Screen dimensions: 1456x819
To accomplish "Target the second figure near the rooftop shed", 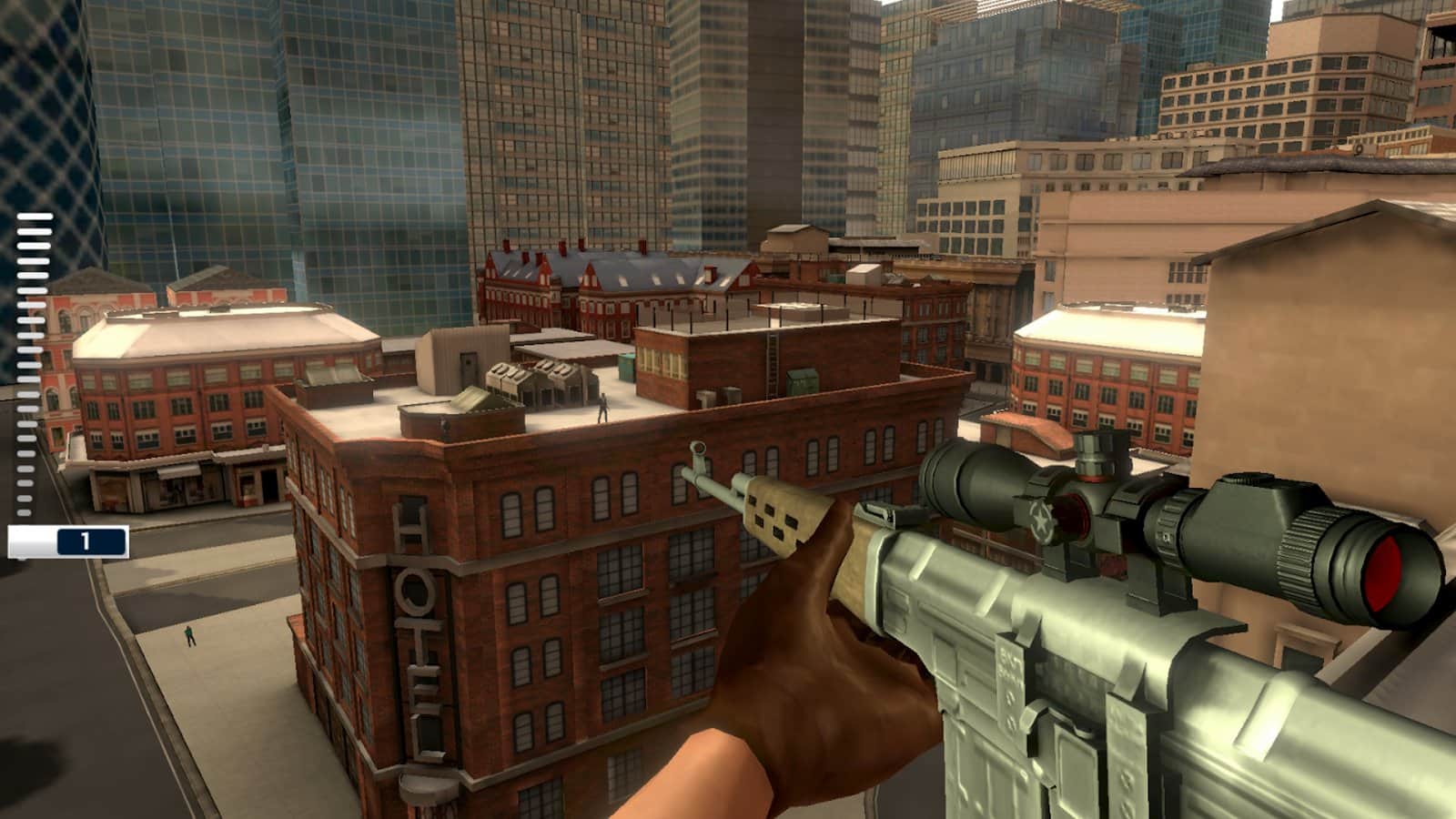I will click(446, 426).
